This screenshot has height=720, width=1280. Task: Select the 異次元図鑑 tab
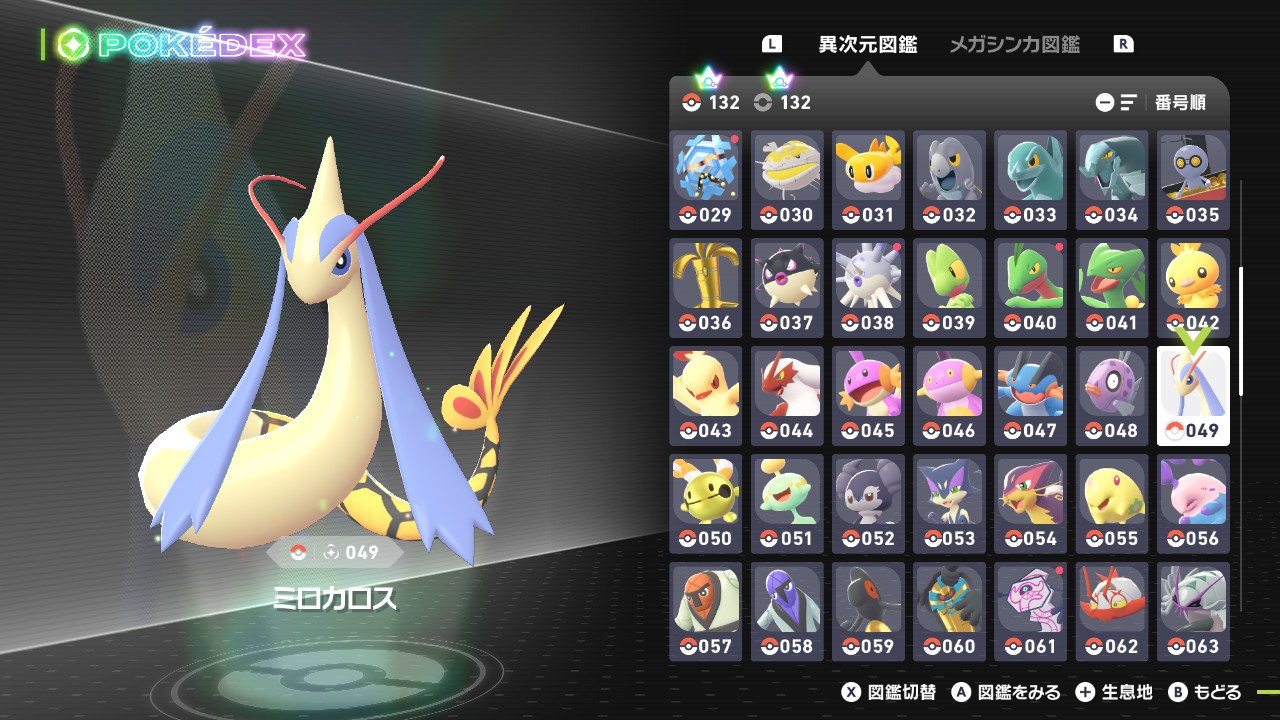point(868,44)
